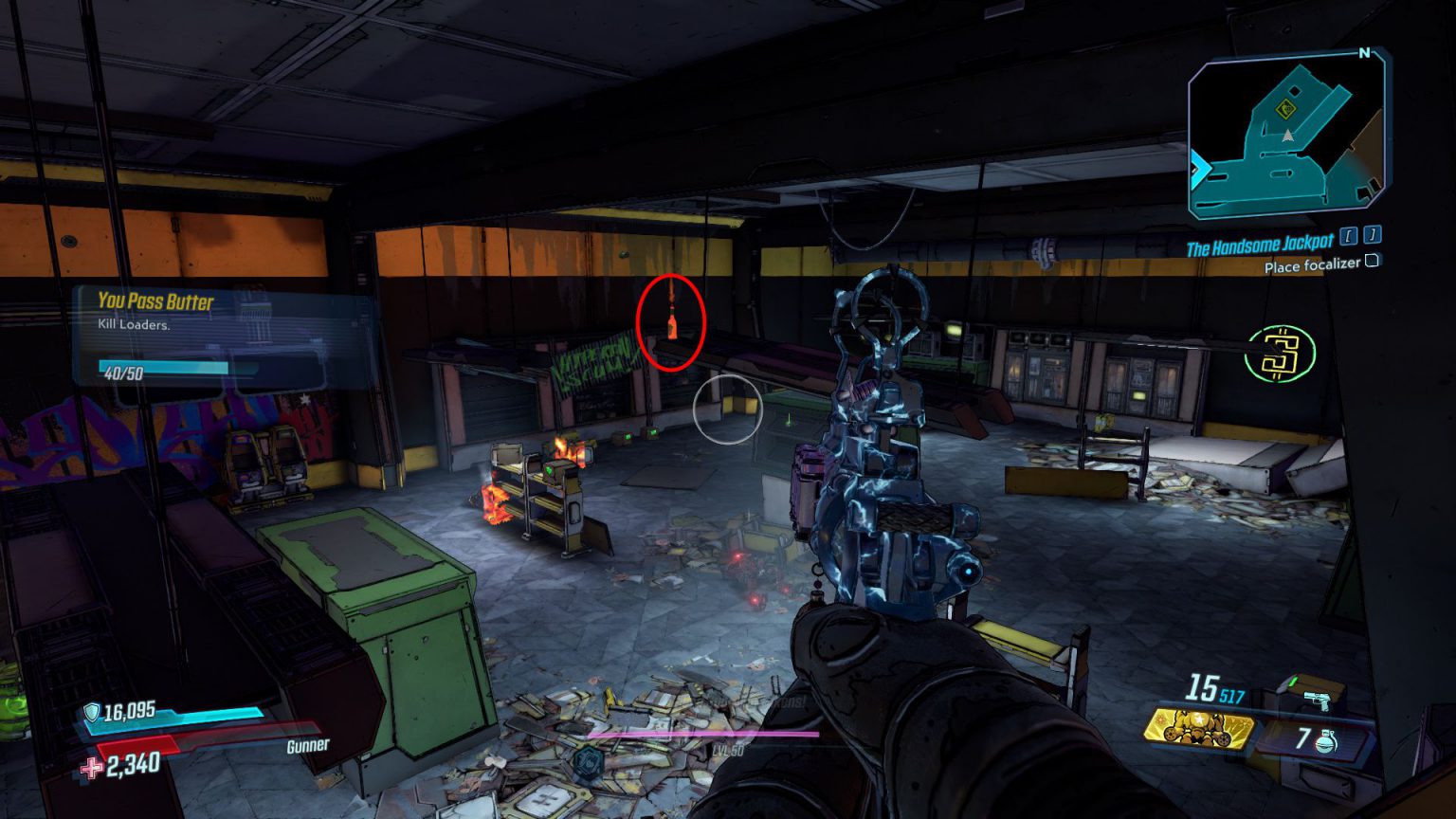
Task: Click the waypoint marker beside Place focalizer
Action: 1371,263
